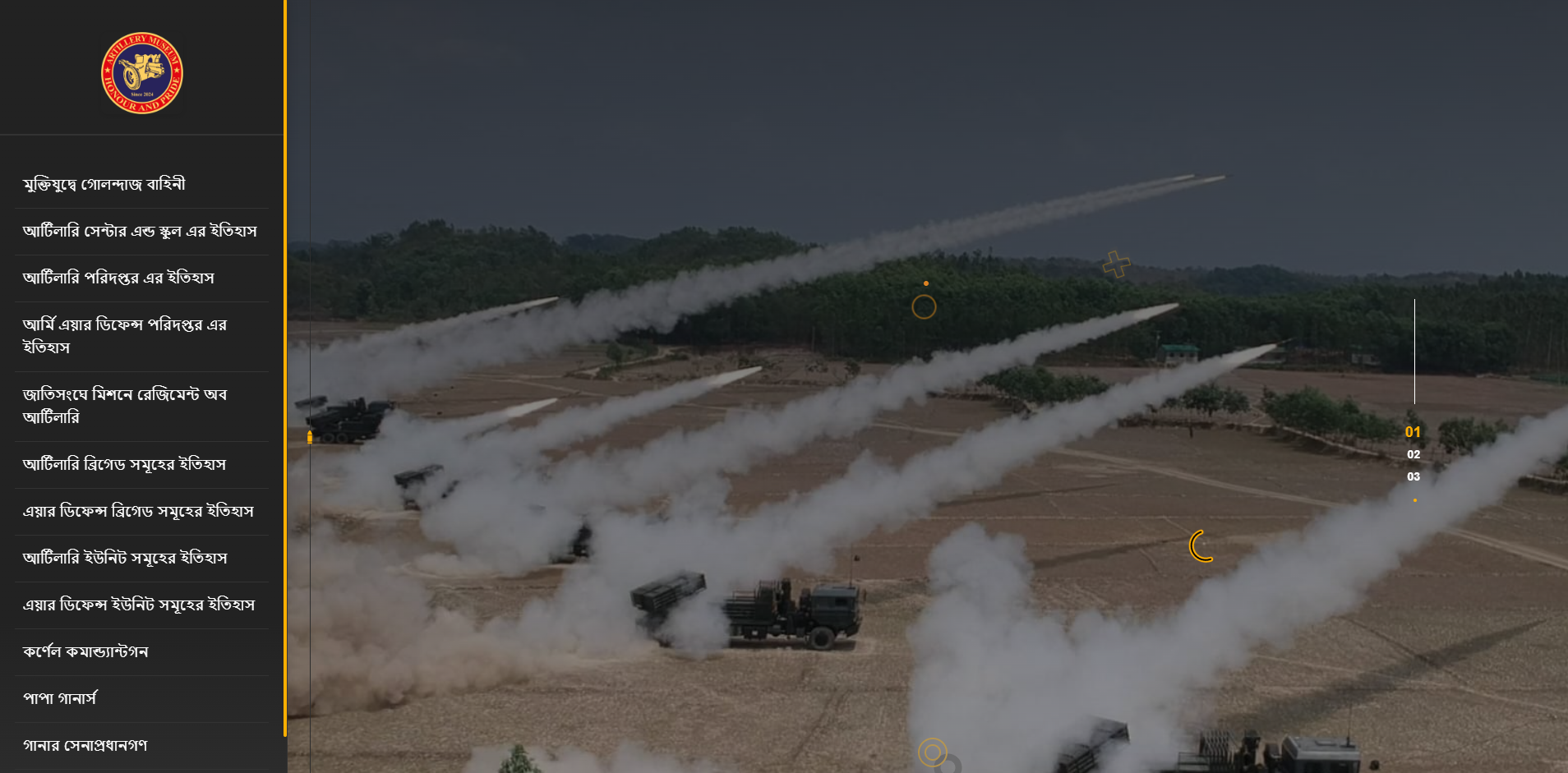This screenshot has height=773, width=1568.
Task: Open কর্ণেল কমান্ড্যান্টগন page
Action: coord(86,651)
